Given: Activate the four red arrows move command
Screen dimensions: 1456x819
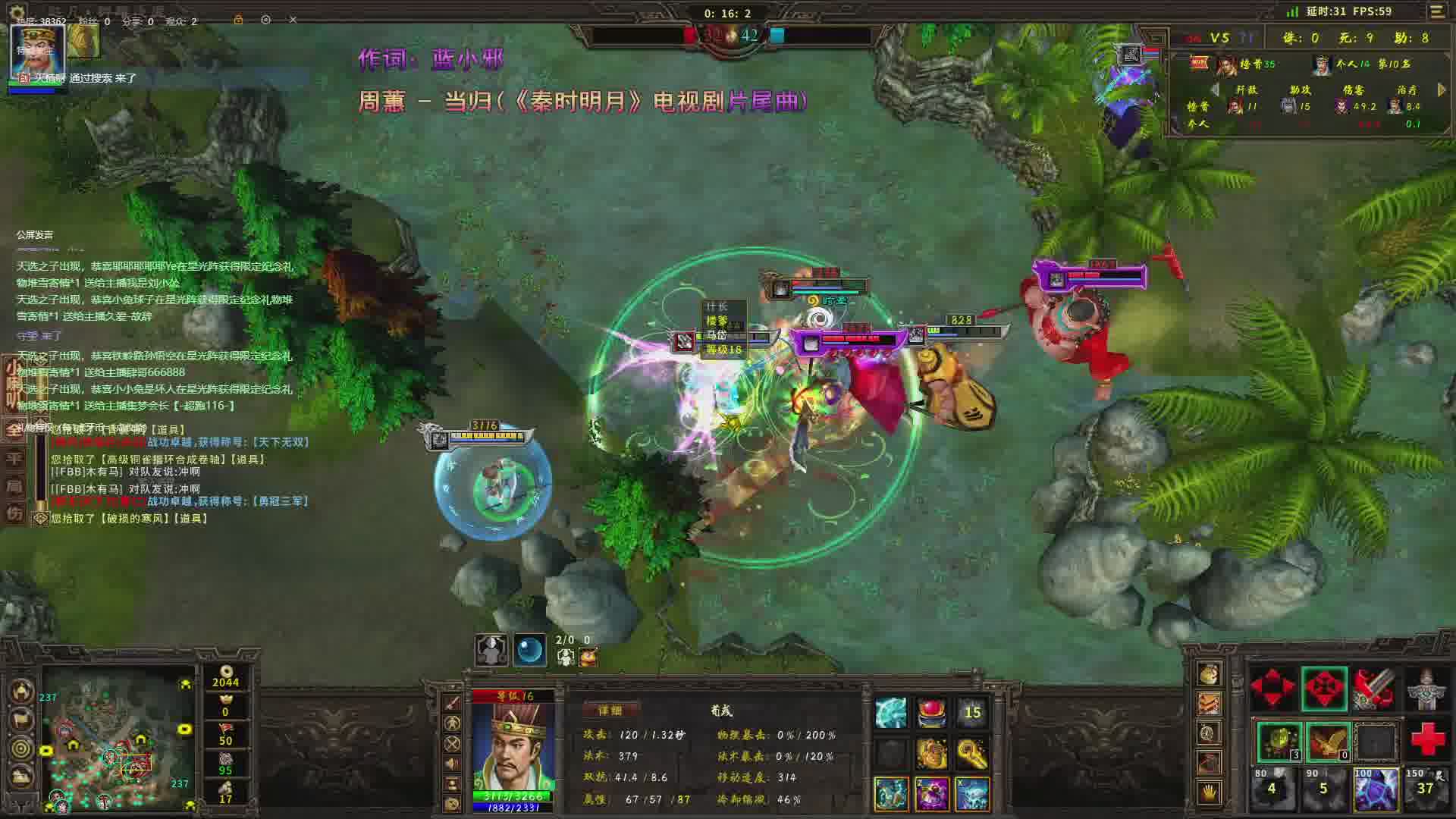Looking at the screenshot, I should coord(1272,688).
